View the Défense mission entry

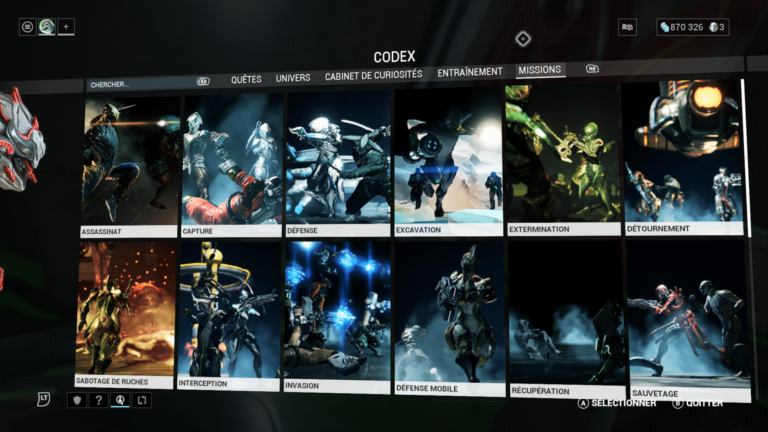pos(338,165)
